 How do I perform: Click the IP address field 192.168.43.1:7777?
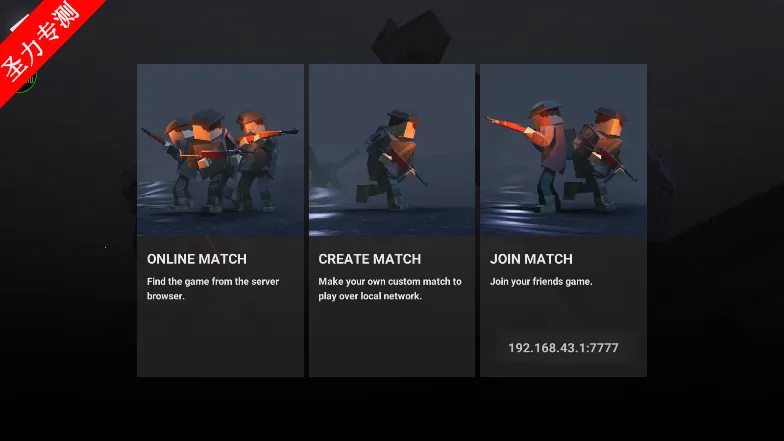pyautogui.click(x=563, y=348)
